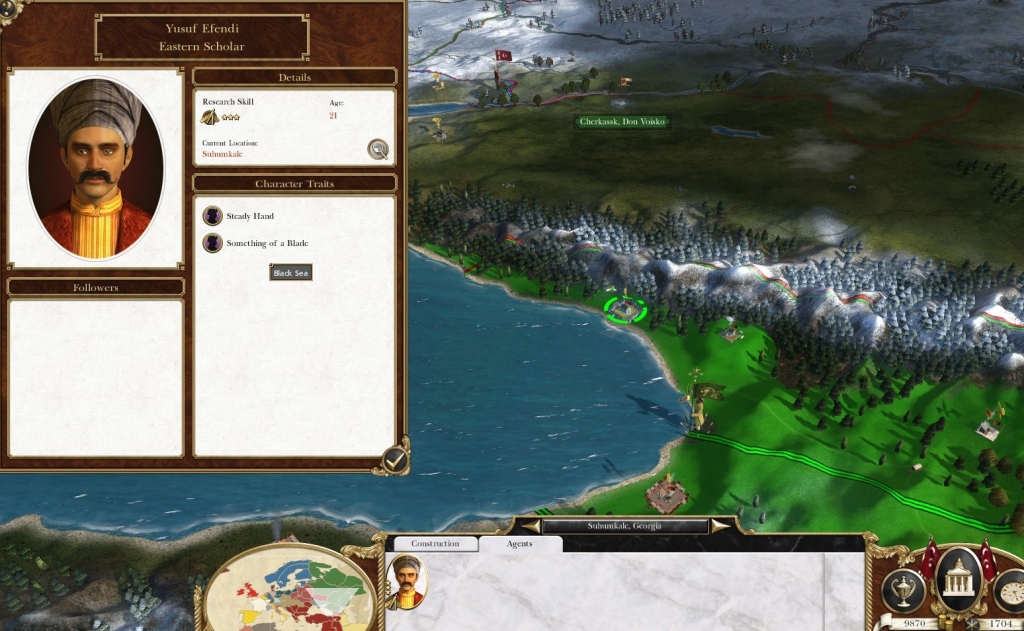Image resolution: width=1024 pixels, height=631 pixels.
Task: Select Yusuf Efendi's portrait in the Agents list
Action: tap(407, 582)
